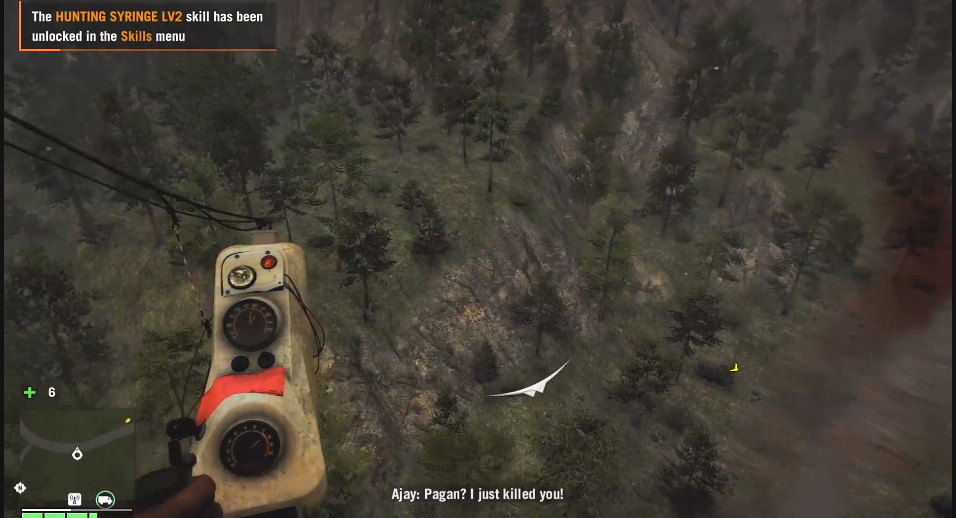956x518 pixels.
Task: Select the truck icon below the minimap
Action: point(105,499)
